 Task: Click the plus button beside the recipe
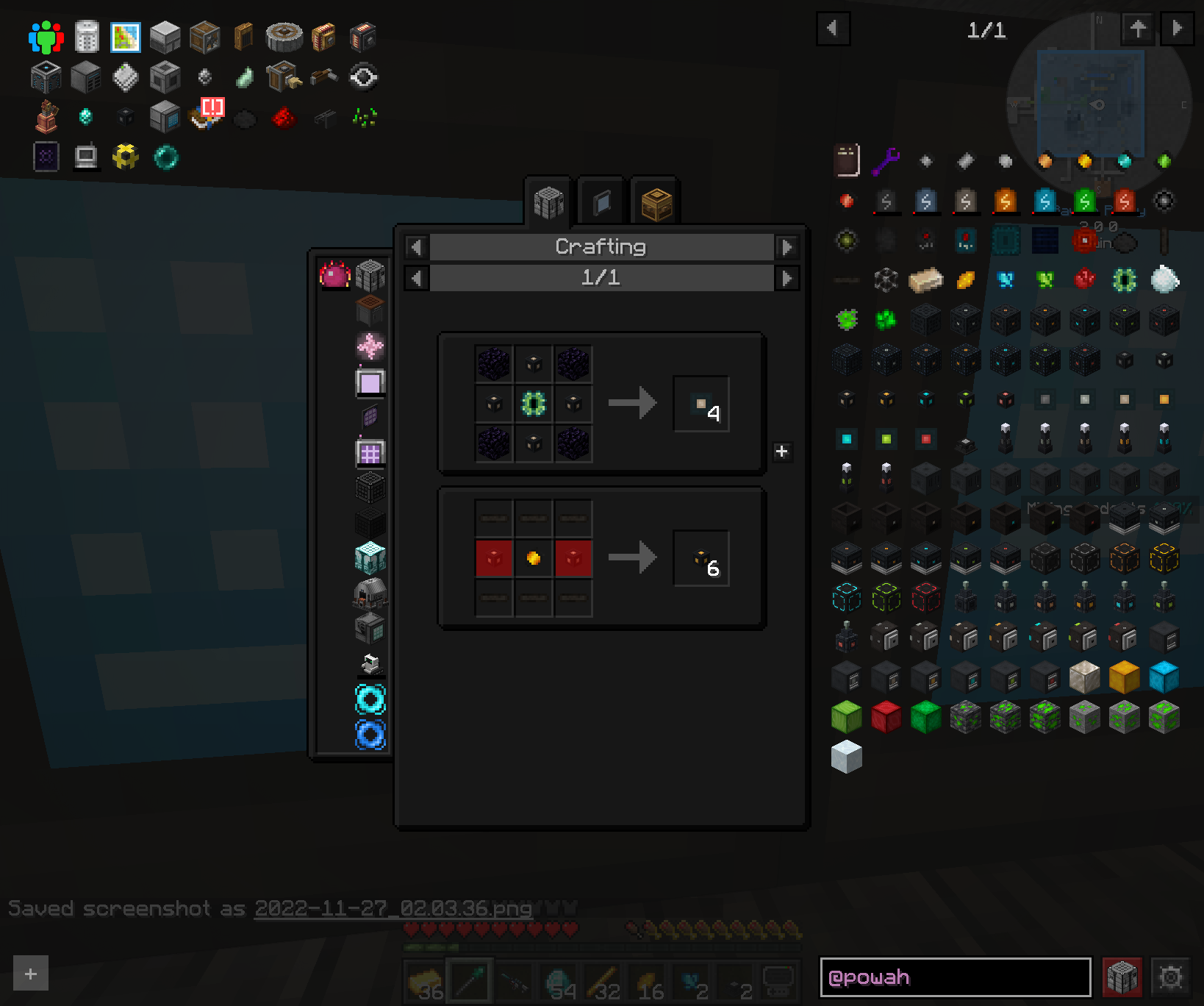(781, 452)
